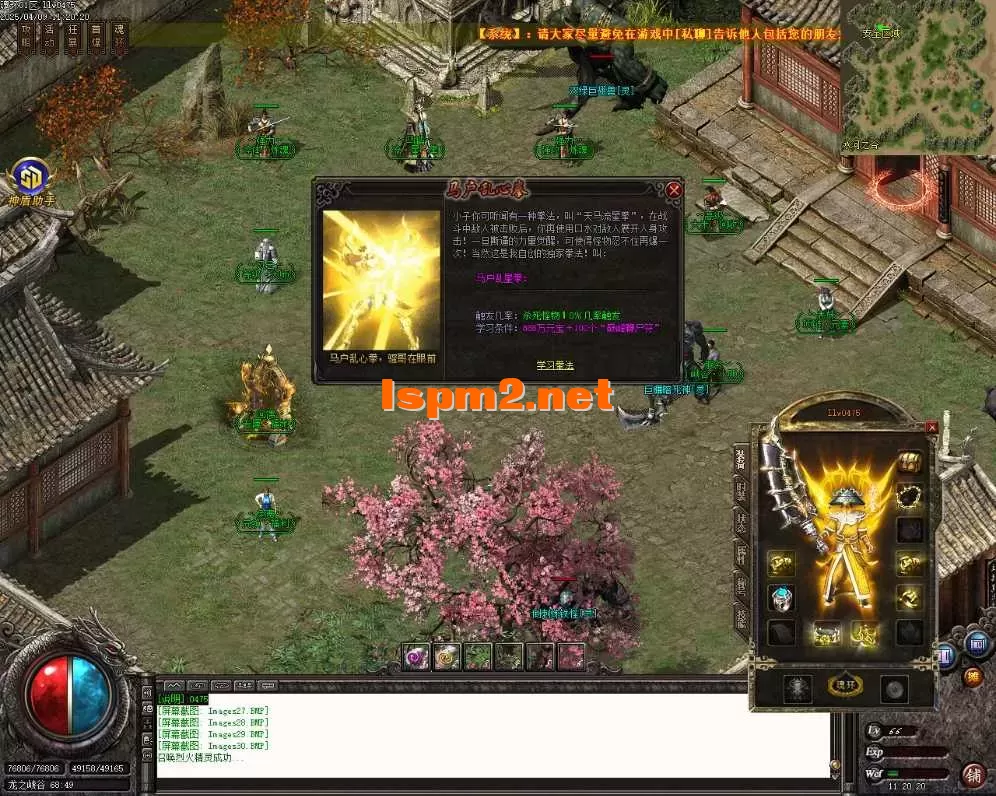This screenshot has height=796, width=996.
Task: Open the red 铺 shop button
Action: point(971,773)
